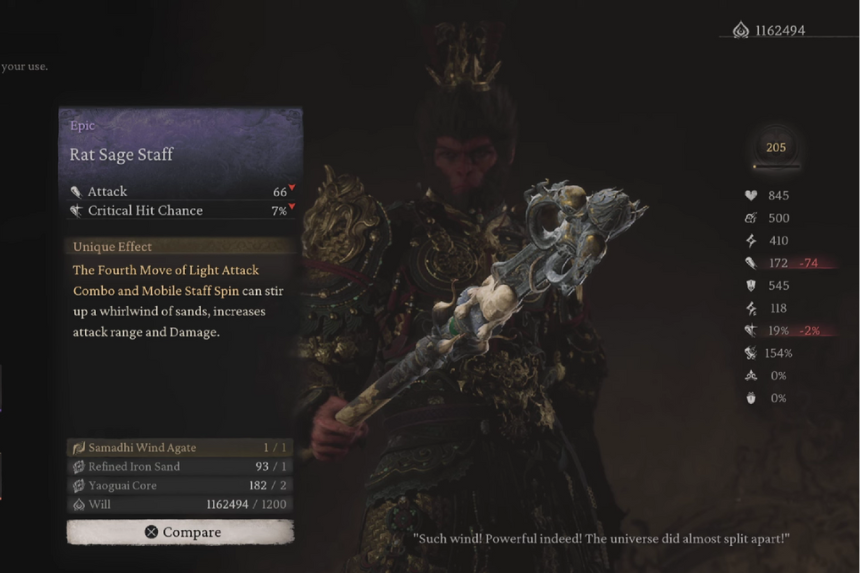Choose the Yaoguai Core material row
Image resolution: width=860 pixels, height=573 pixels.
coord(180,486)
